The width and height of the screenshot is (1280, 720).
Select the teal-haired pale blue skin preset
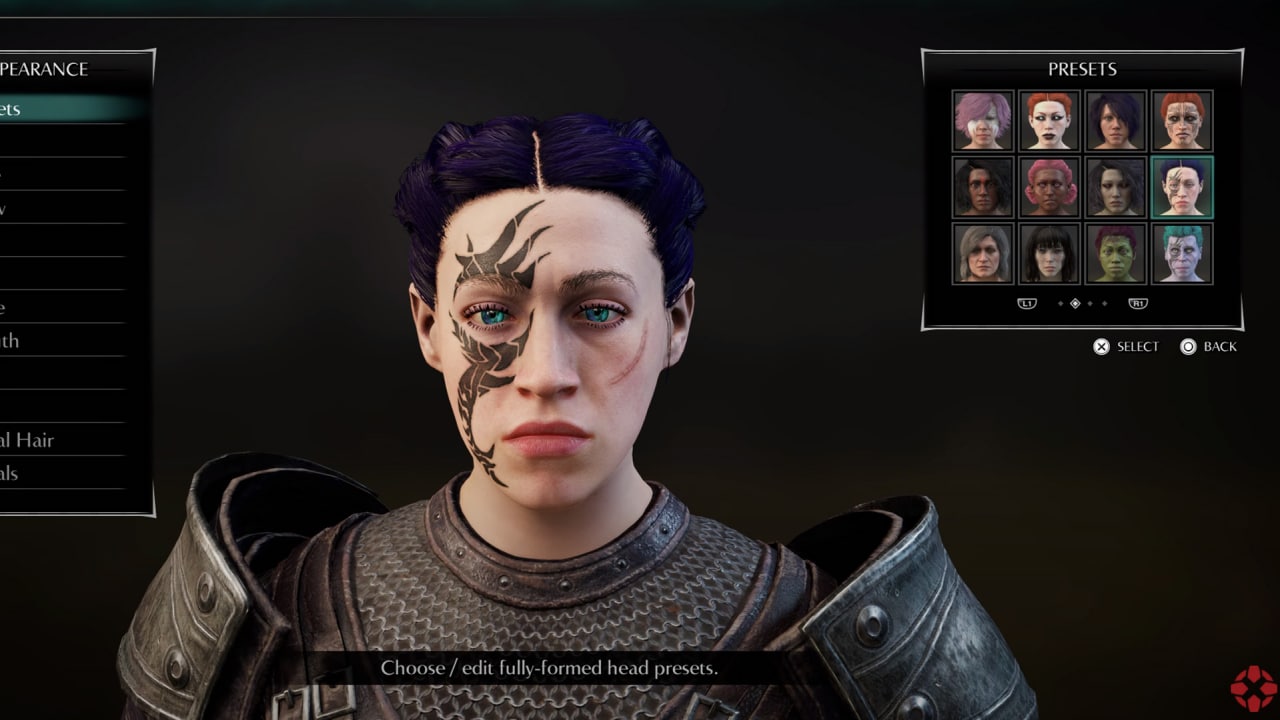1182,253
